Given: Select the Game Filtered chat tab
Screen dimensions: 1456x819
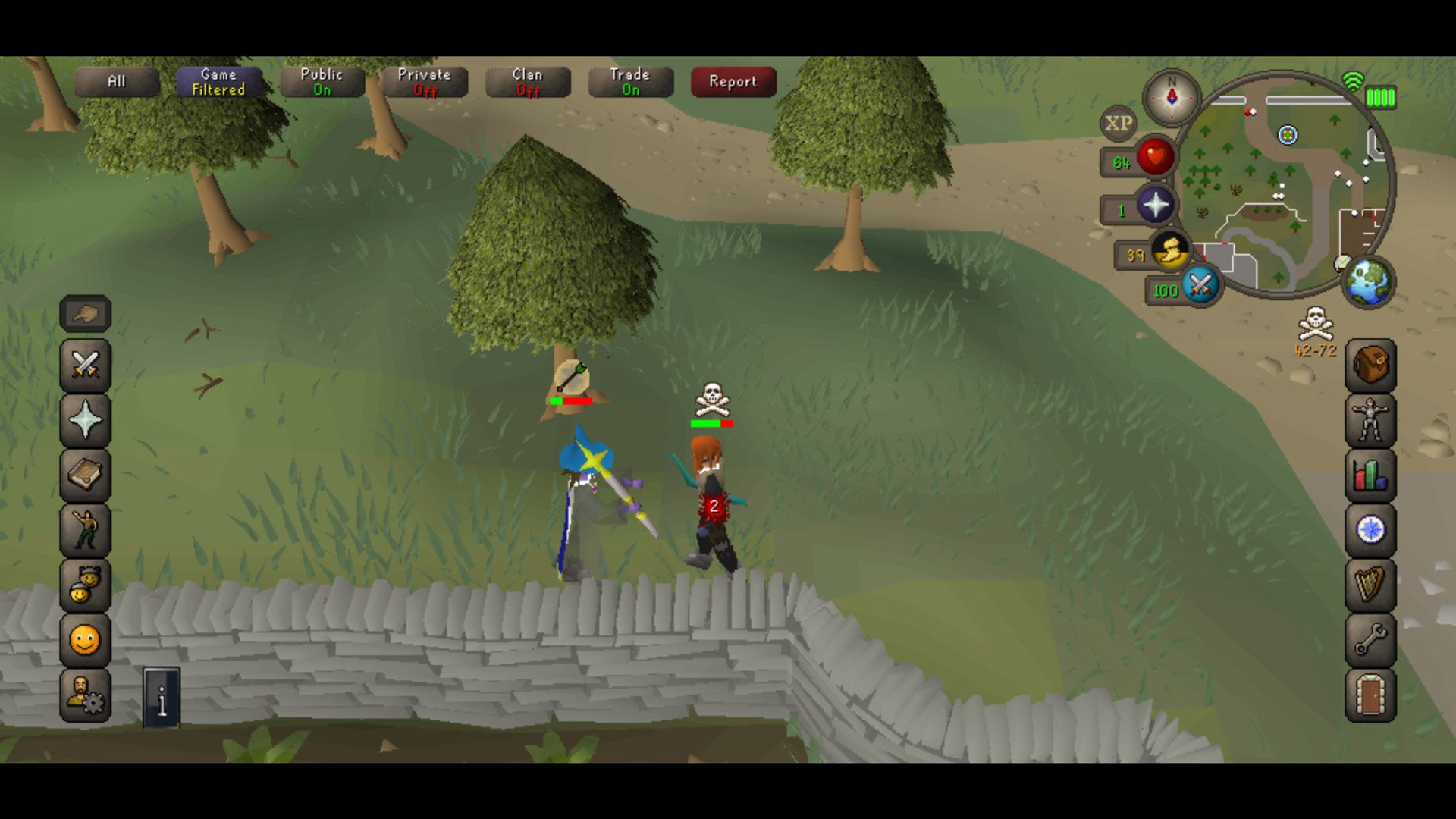Looking at the screenshot, I should 220,82.
